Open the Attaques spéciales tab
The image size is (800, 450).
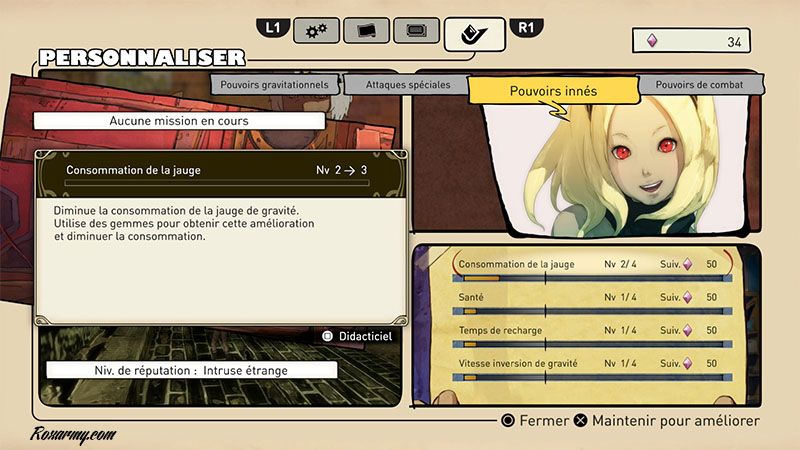point(408,85)
